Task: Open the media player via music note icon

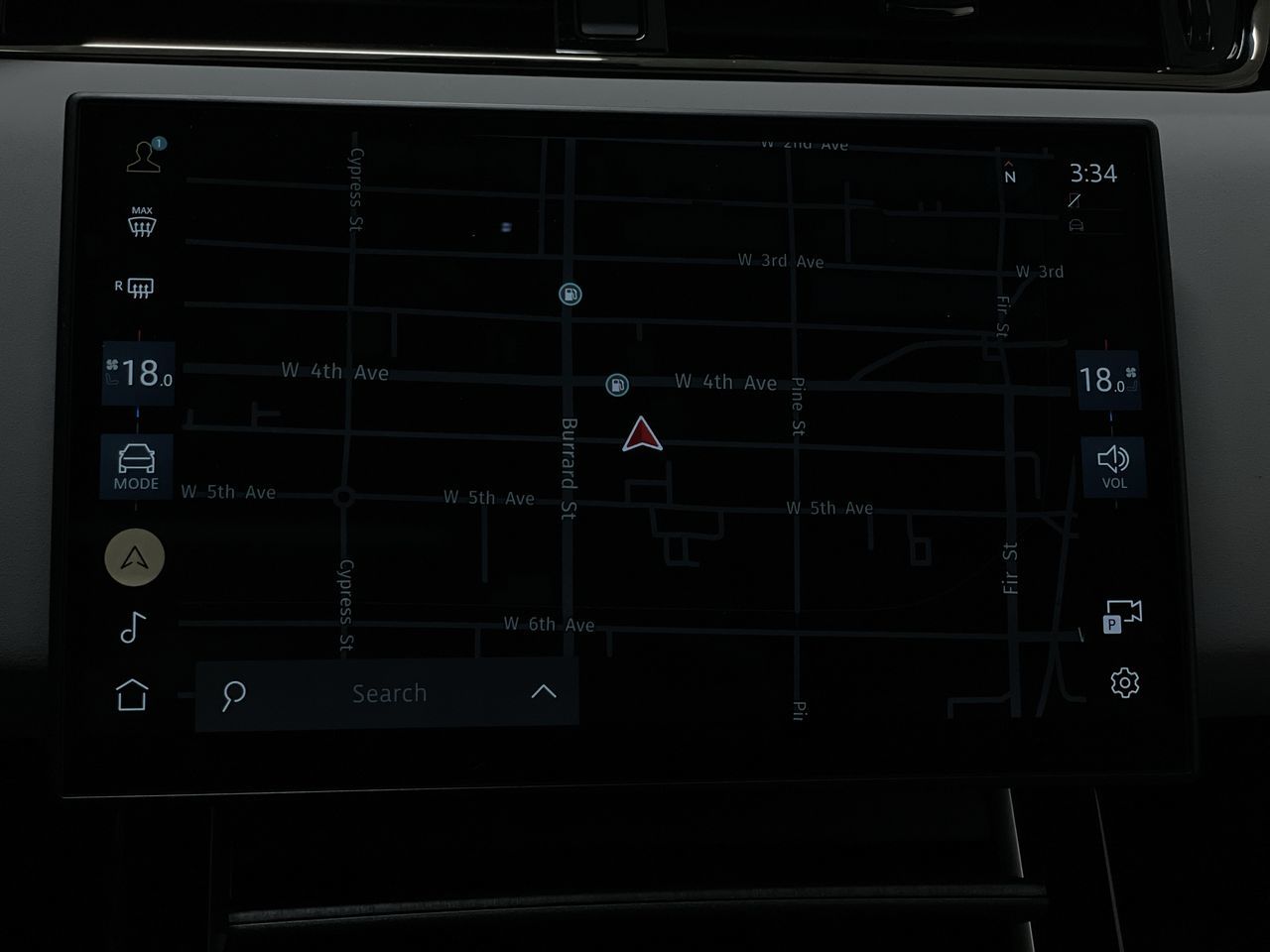Action: pyautogui.click(x=132, y=627)
